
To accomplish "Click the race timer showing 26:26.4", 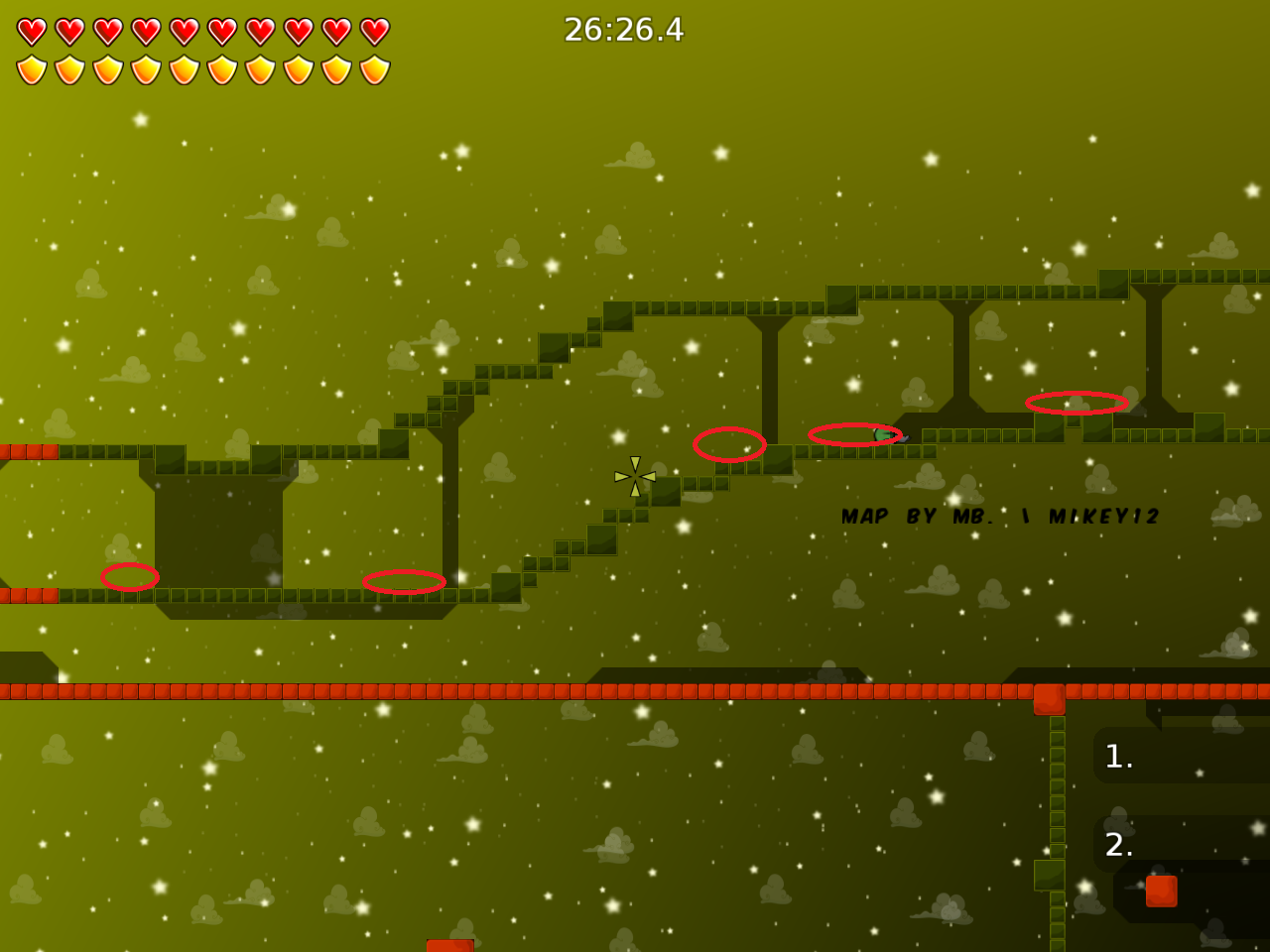I will pos(622,31).
